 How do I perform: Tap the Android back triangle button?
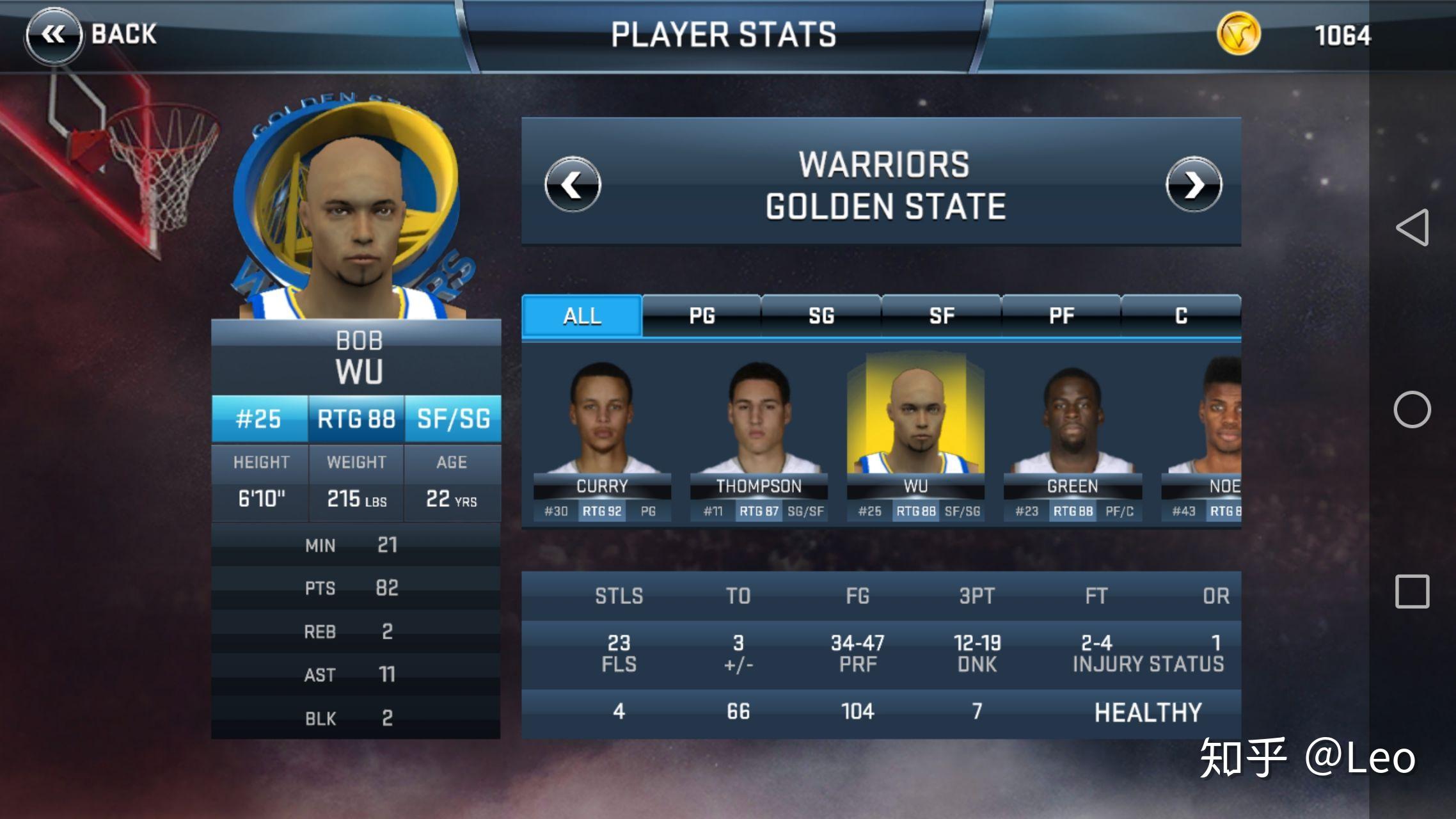[x=1412, y=227]
